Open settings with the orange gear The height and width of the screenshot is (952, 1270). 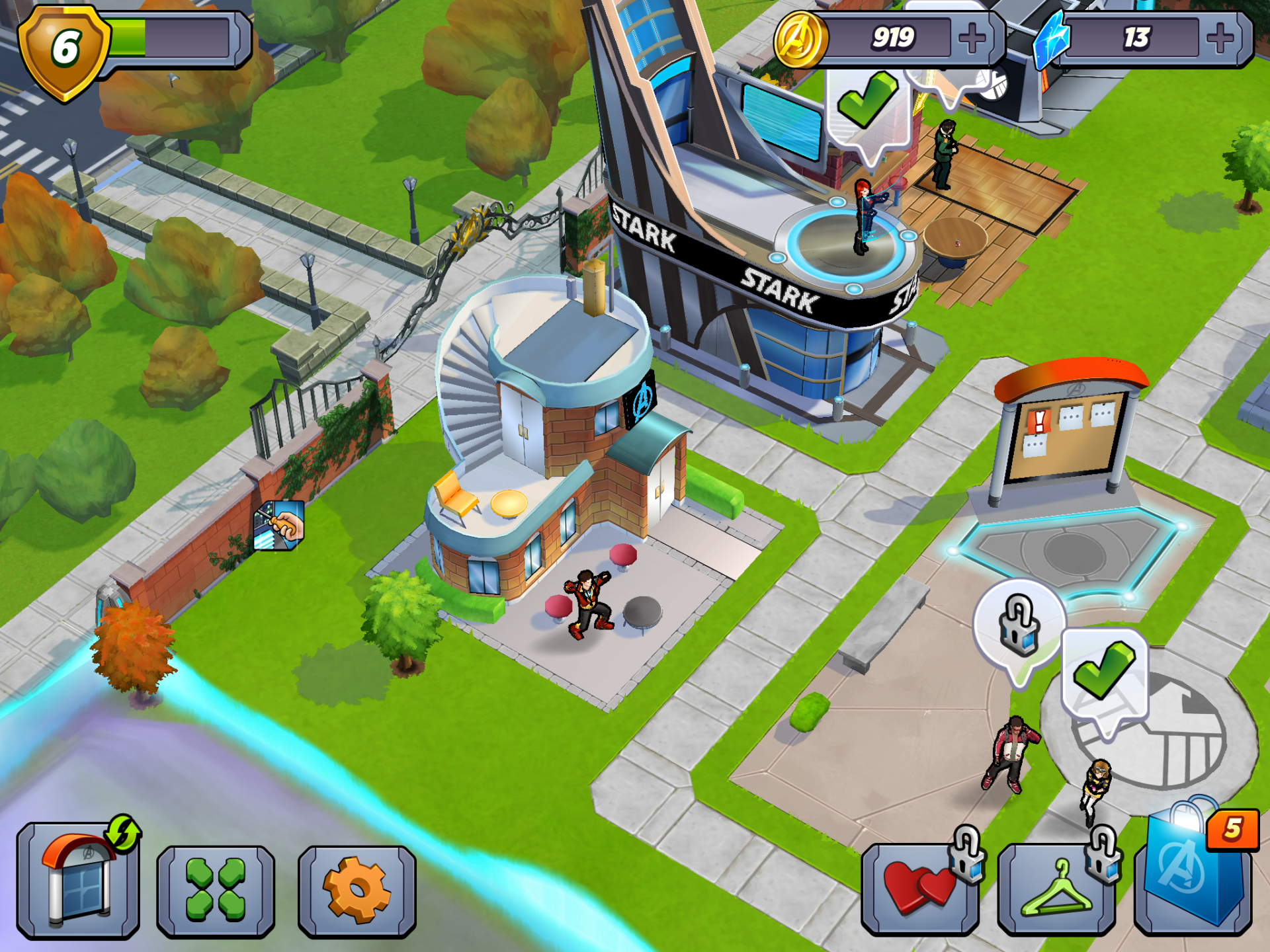(x=357, y=891)
